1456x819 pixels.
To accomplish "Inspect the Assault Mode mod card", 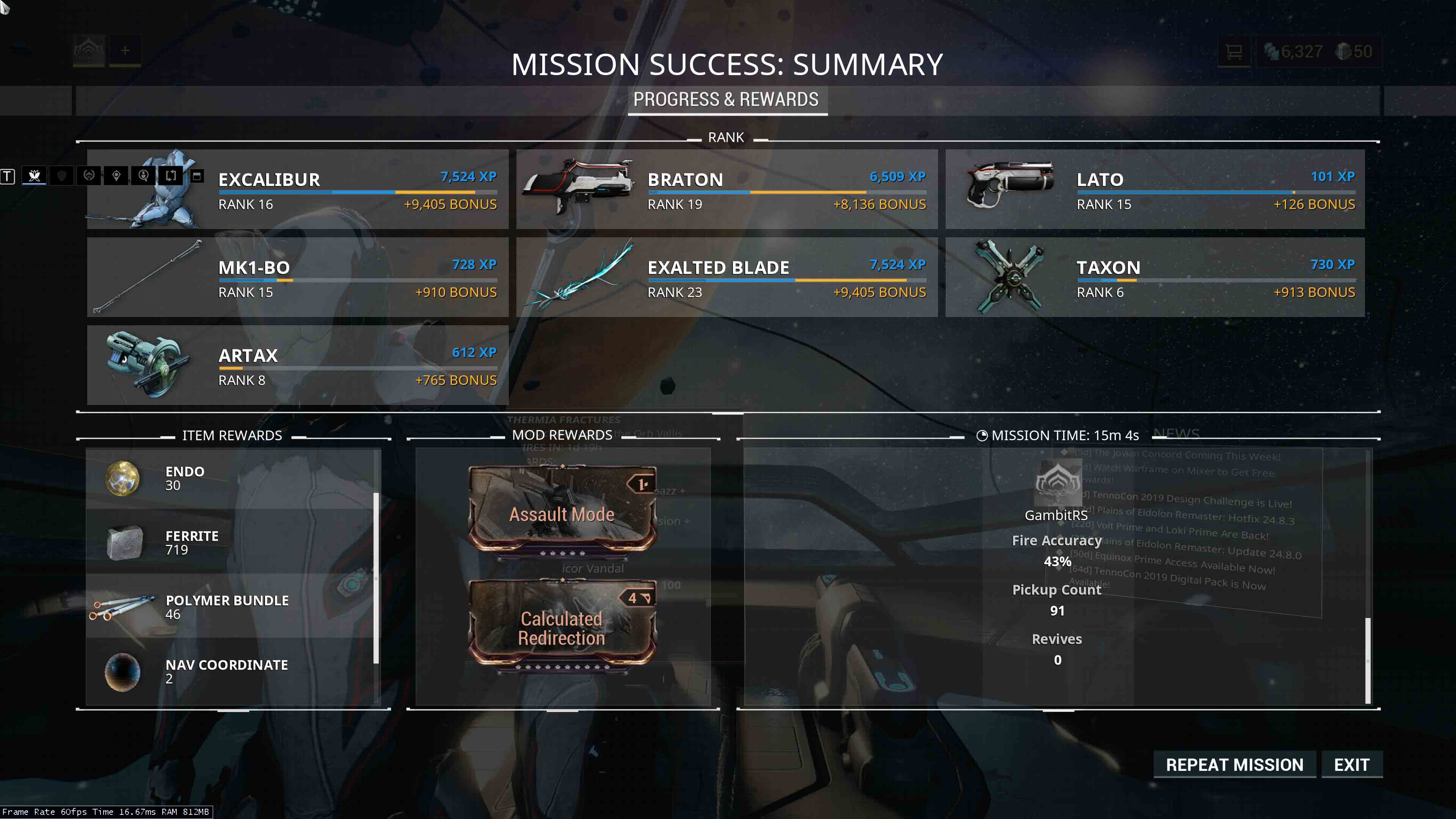I will click(562, 509).
